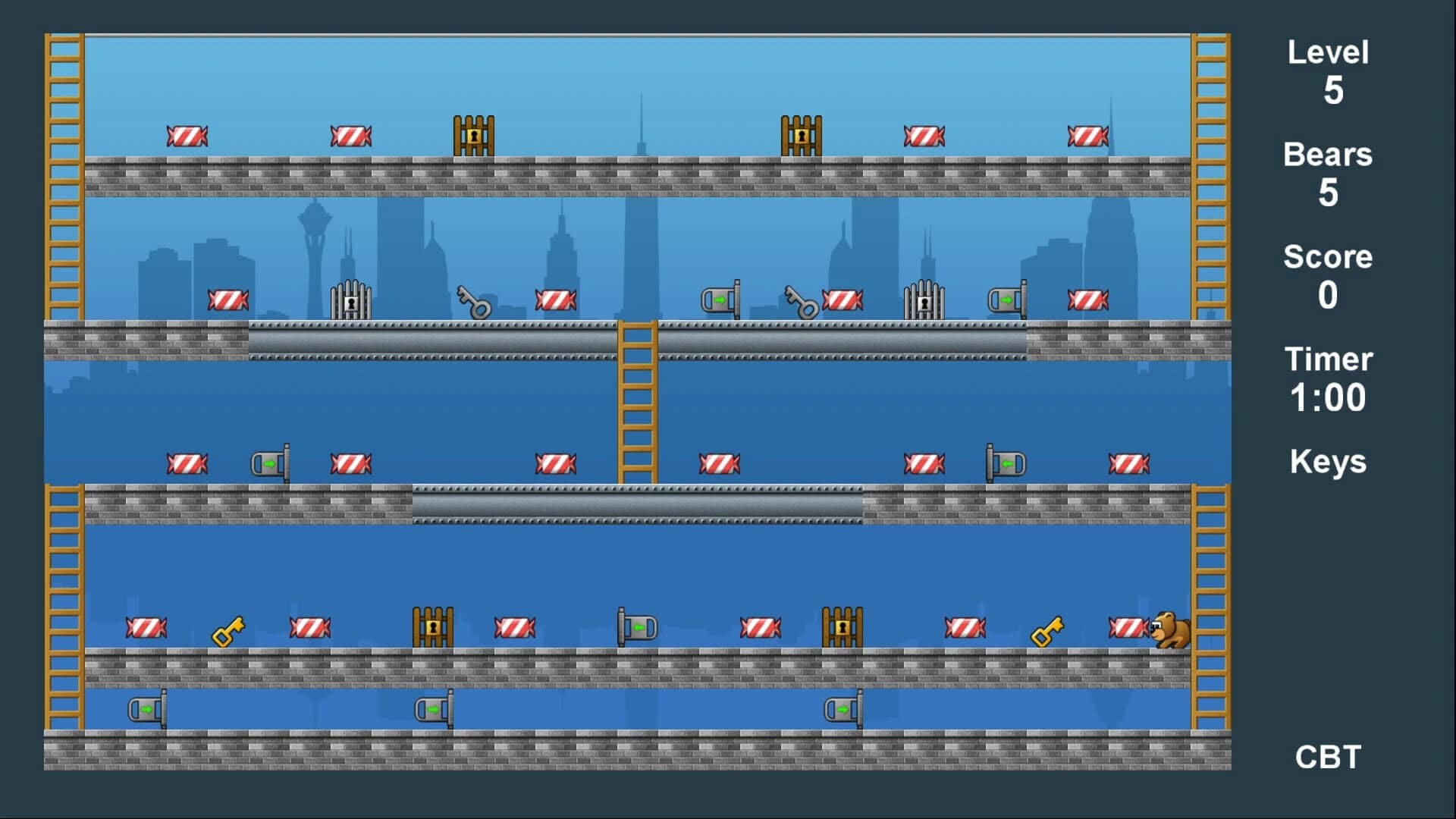Click the Keys heading in the sidebar
The height and width of the screenshot is (819, 1456).
coord(1328,460)
